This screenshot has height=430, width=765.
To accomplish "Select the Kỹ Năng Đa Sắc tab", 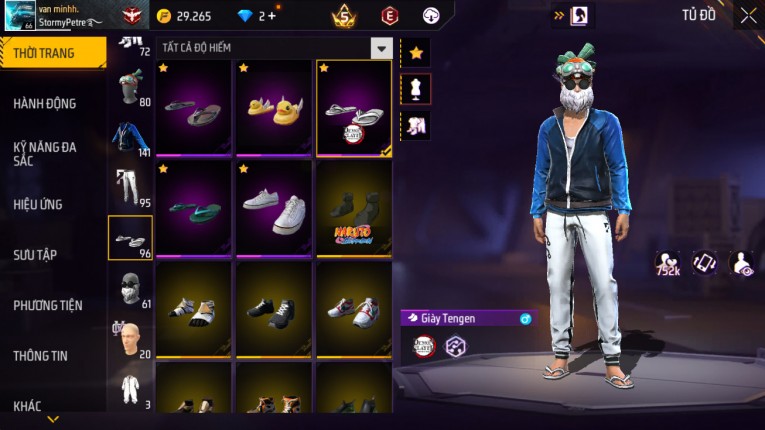I will pyautogui.click(x=45, y=153).
